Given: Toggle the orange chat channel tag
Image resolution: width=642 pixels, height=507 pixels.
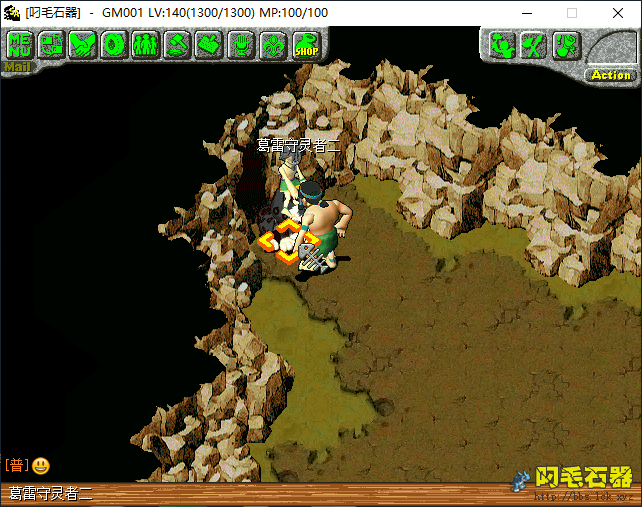Looking at the screenshot, I should click(x=16, y=465).
